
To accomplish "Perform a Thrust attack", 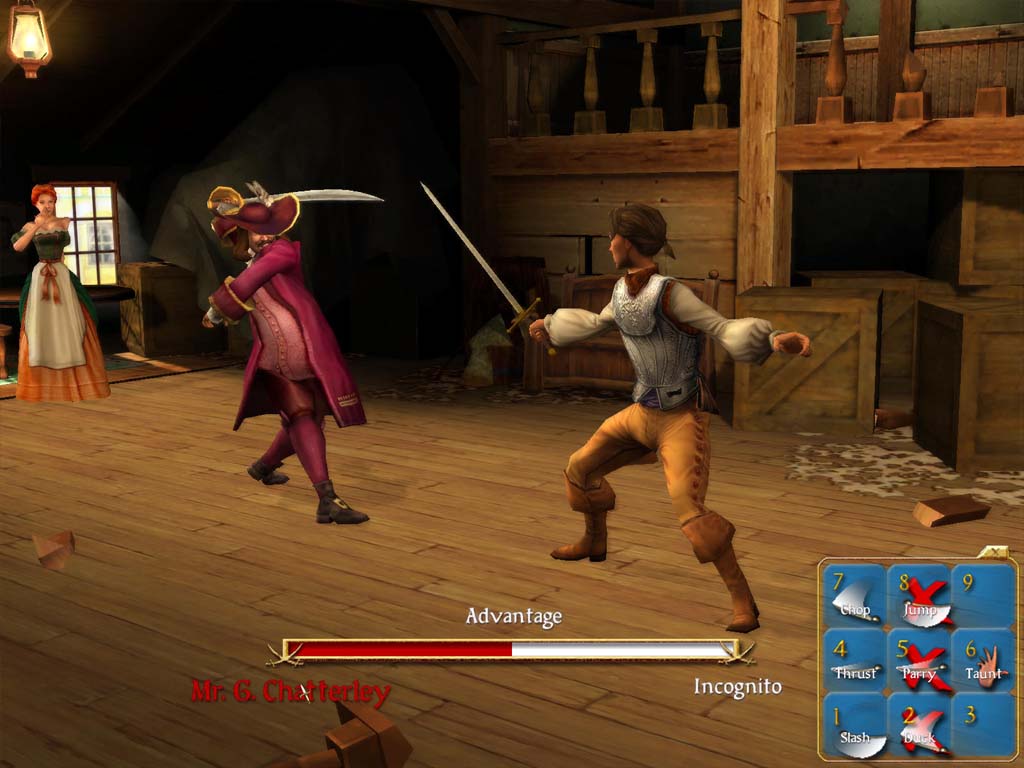I will [855, 662].
